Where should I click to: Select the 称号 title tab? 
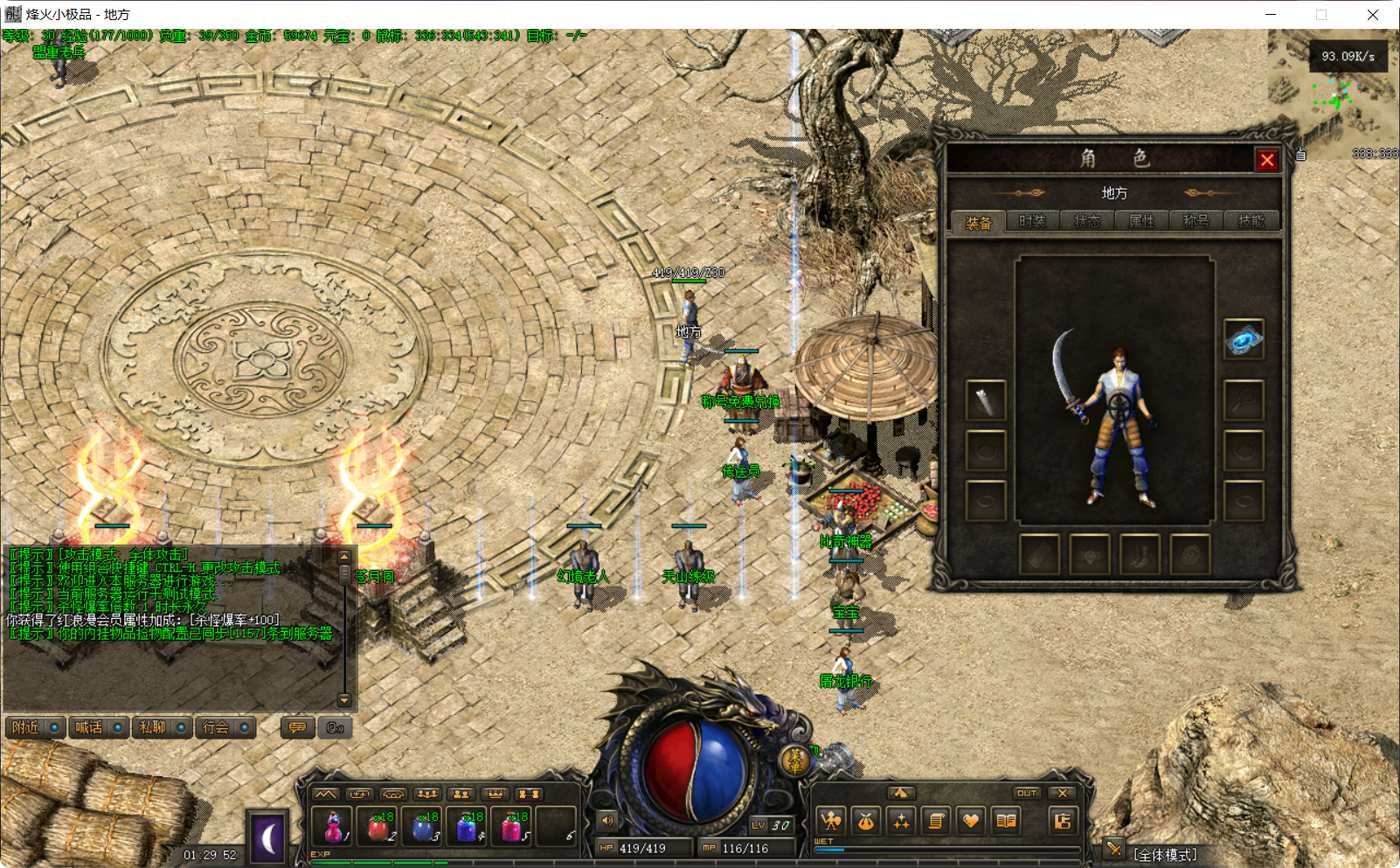pos(1196,221)
